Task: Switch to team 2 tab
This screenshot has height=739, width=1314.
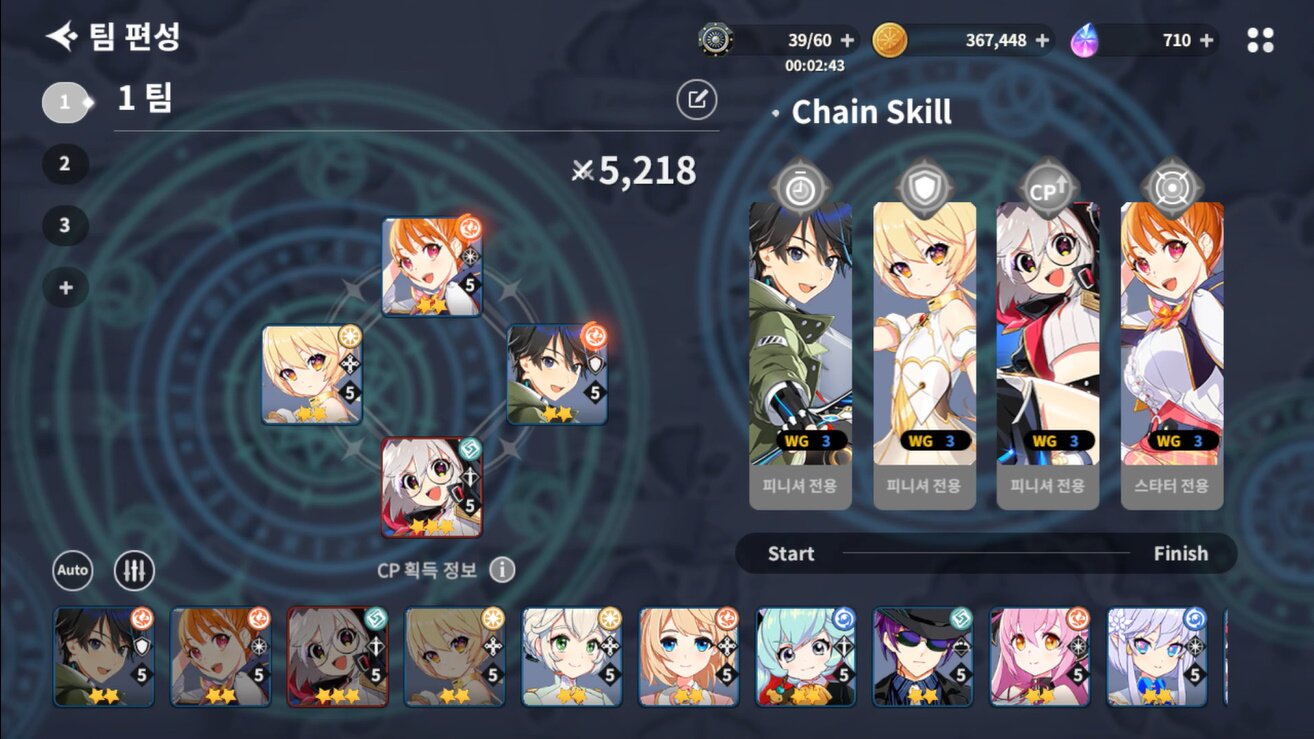Action: coord(65,164)
